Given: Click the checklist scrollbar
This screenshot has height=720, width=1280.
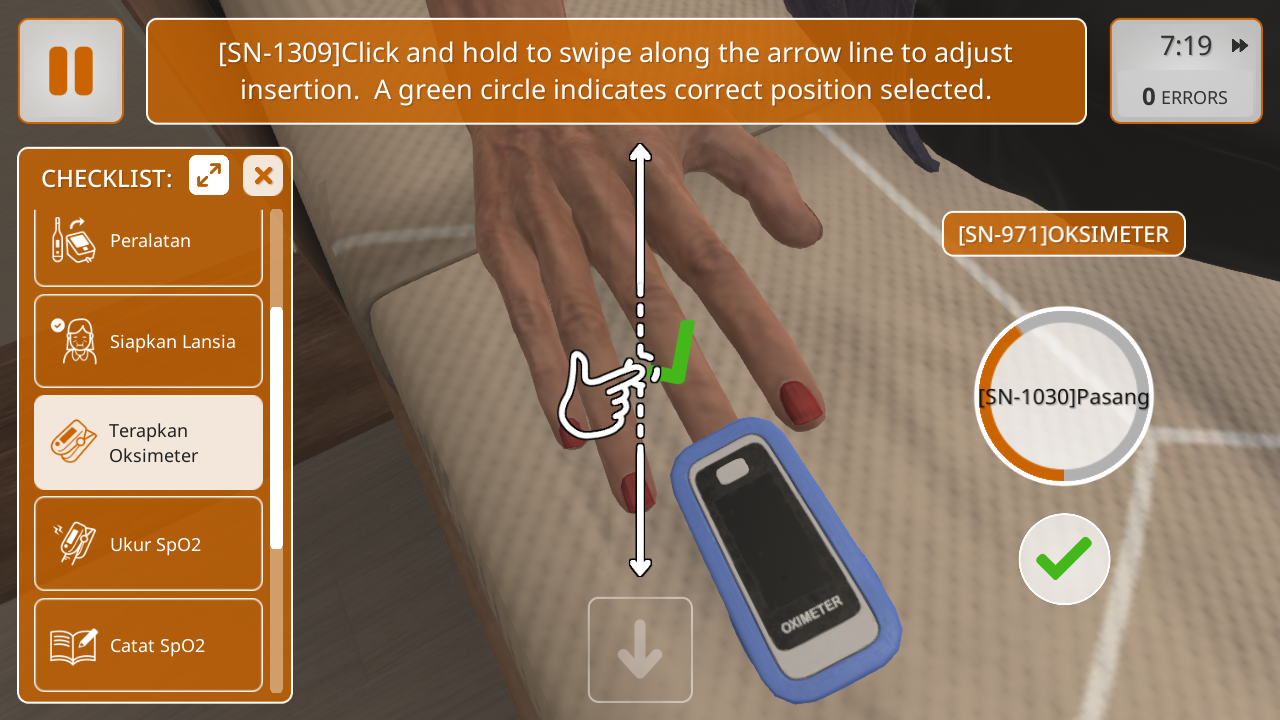Looking at the screenshot, I should pos(277,428).
